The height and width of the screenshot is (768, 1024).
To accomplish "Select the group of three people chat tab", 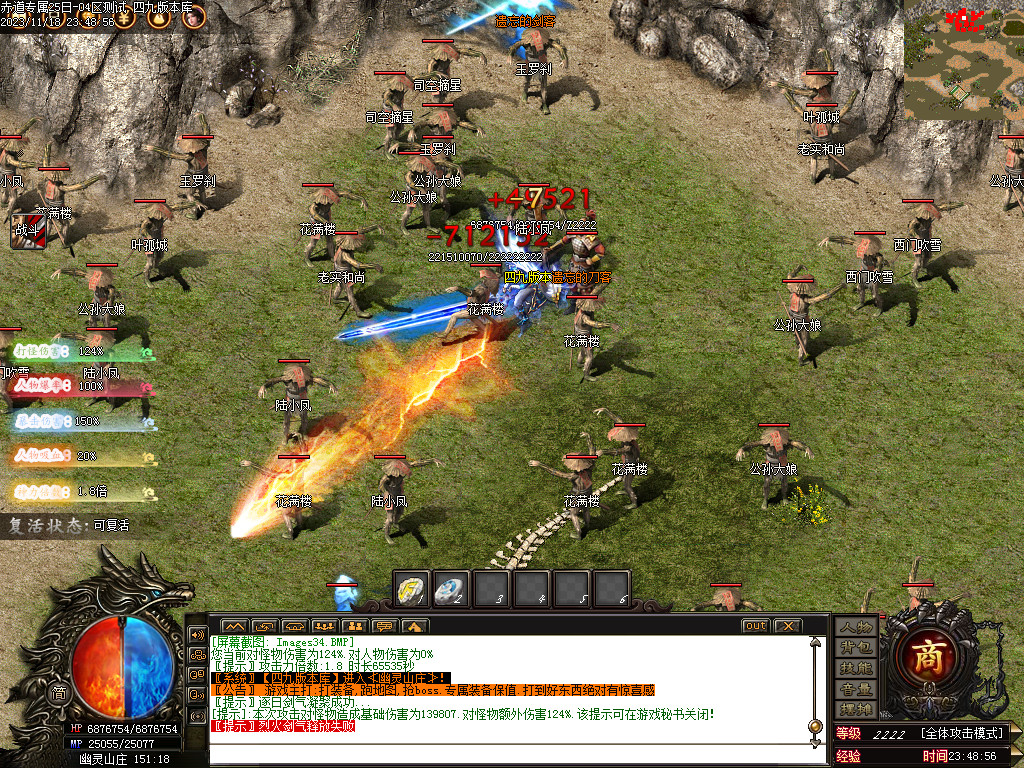I will pos(323,626).
